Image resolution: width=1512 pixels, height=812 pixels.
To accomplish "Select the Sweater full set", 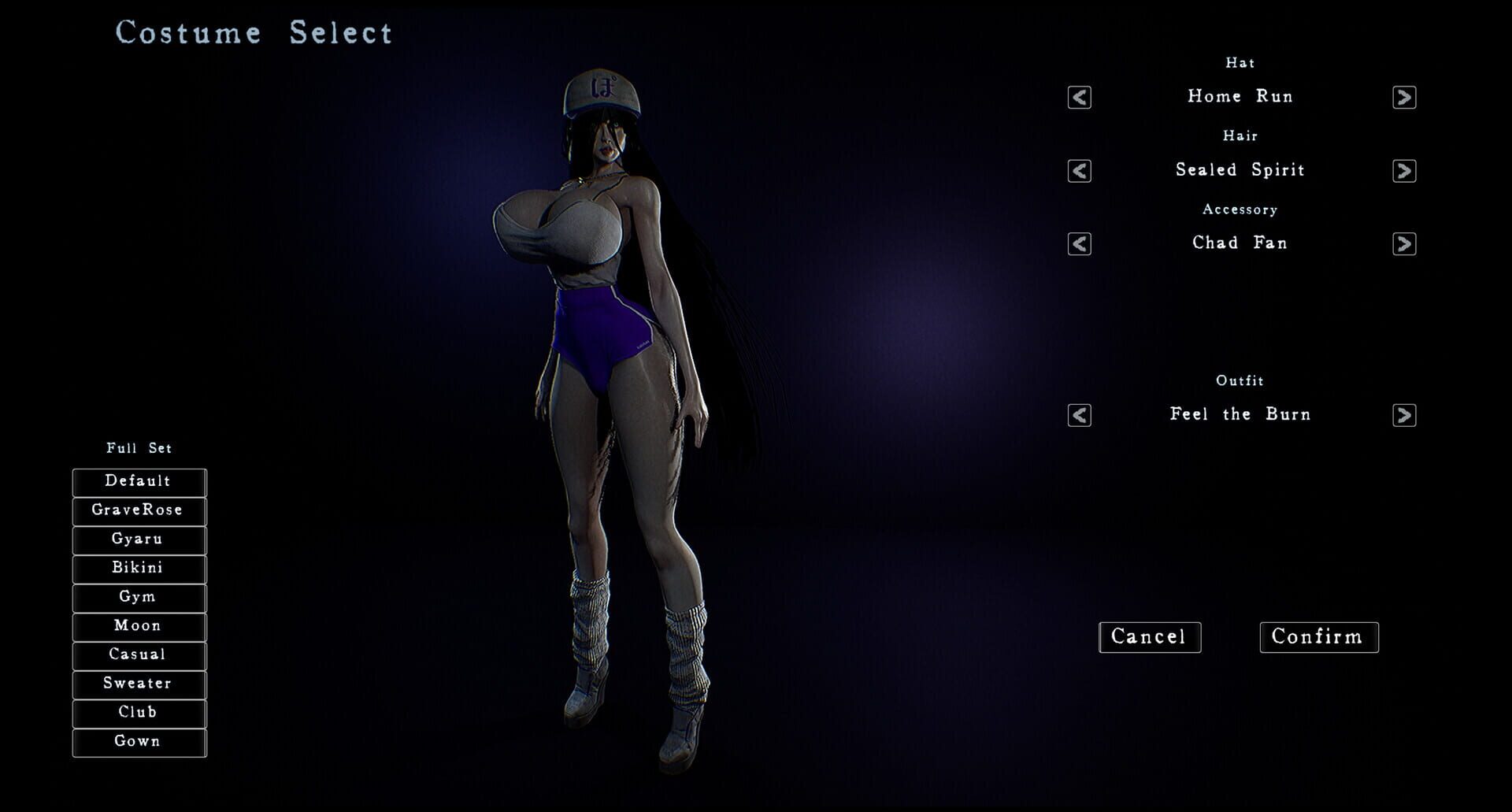I will pos(139,684).
